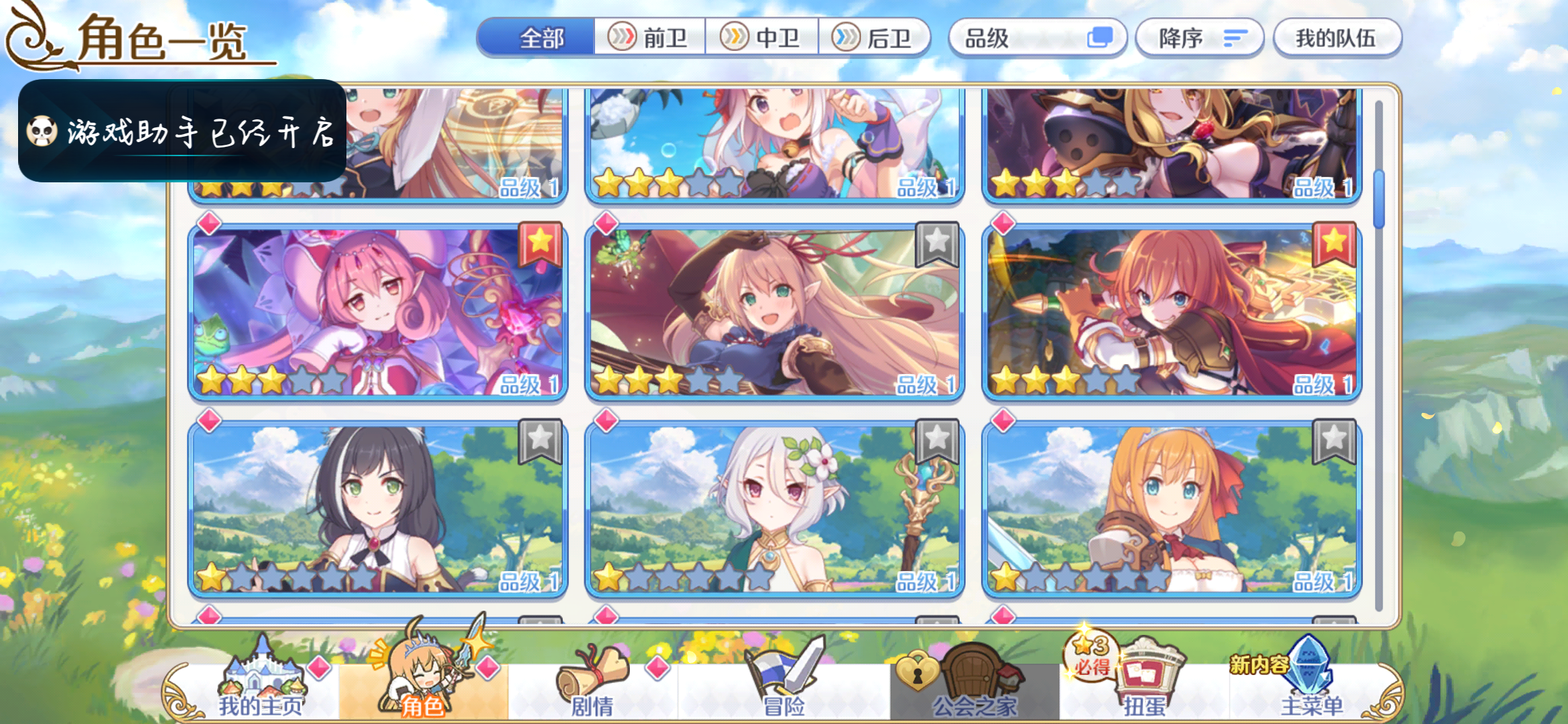Click the panda game assistant icon
Screen dimensions: 1568x724
(x=42, y=132)
